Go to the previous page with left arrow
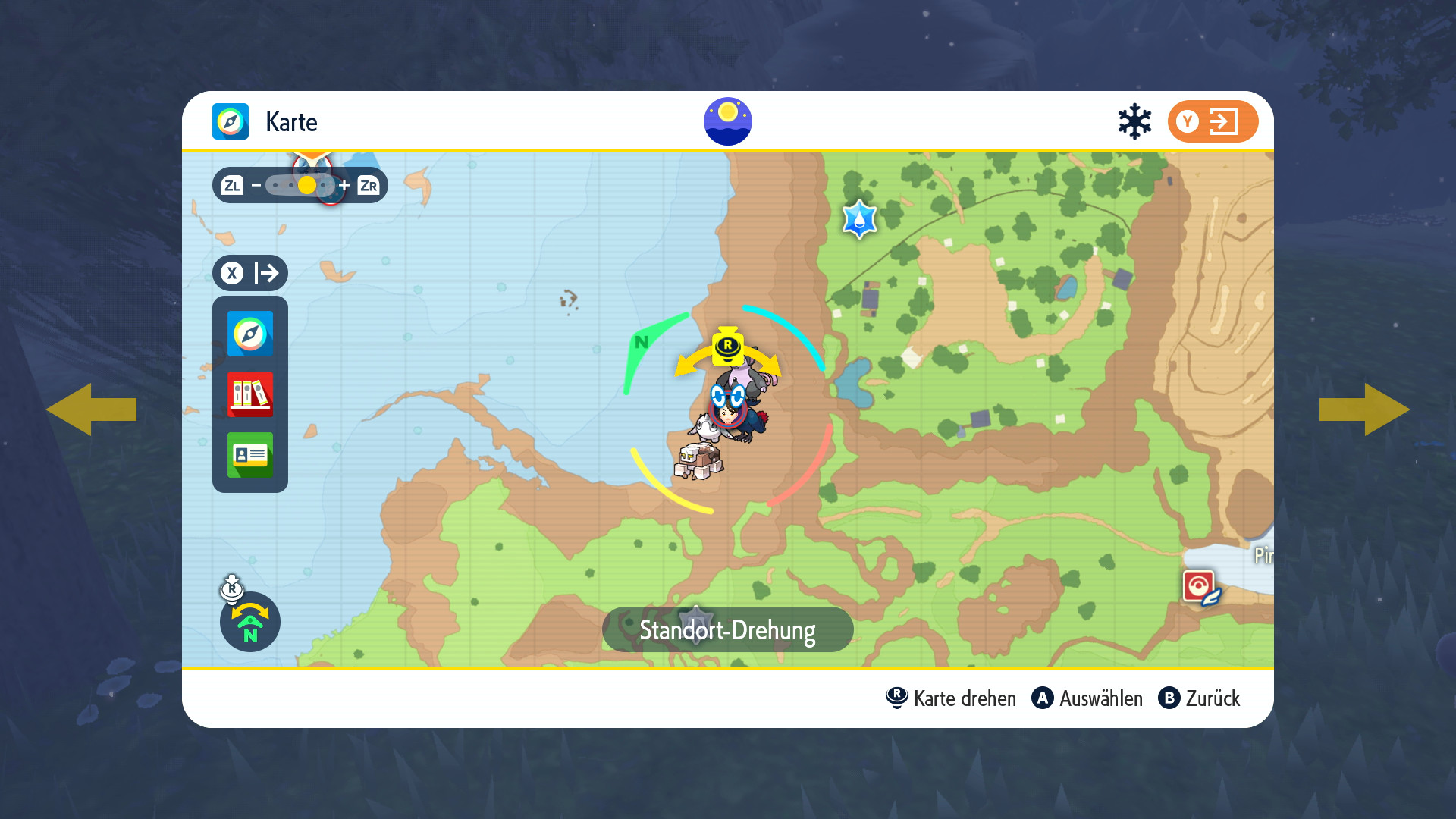Screen dimensions: 1456x819 tap(91, 409)
